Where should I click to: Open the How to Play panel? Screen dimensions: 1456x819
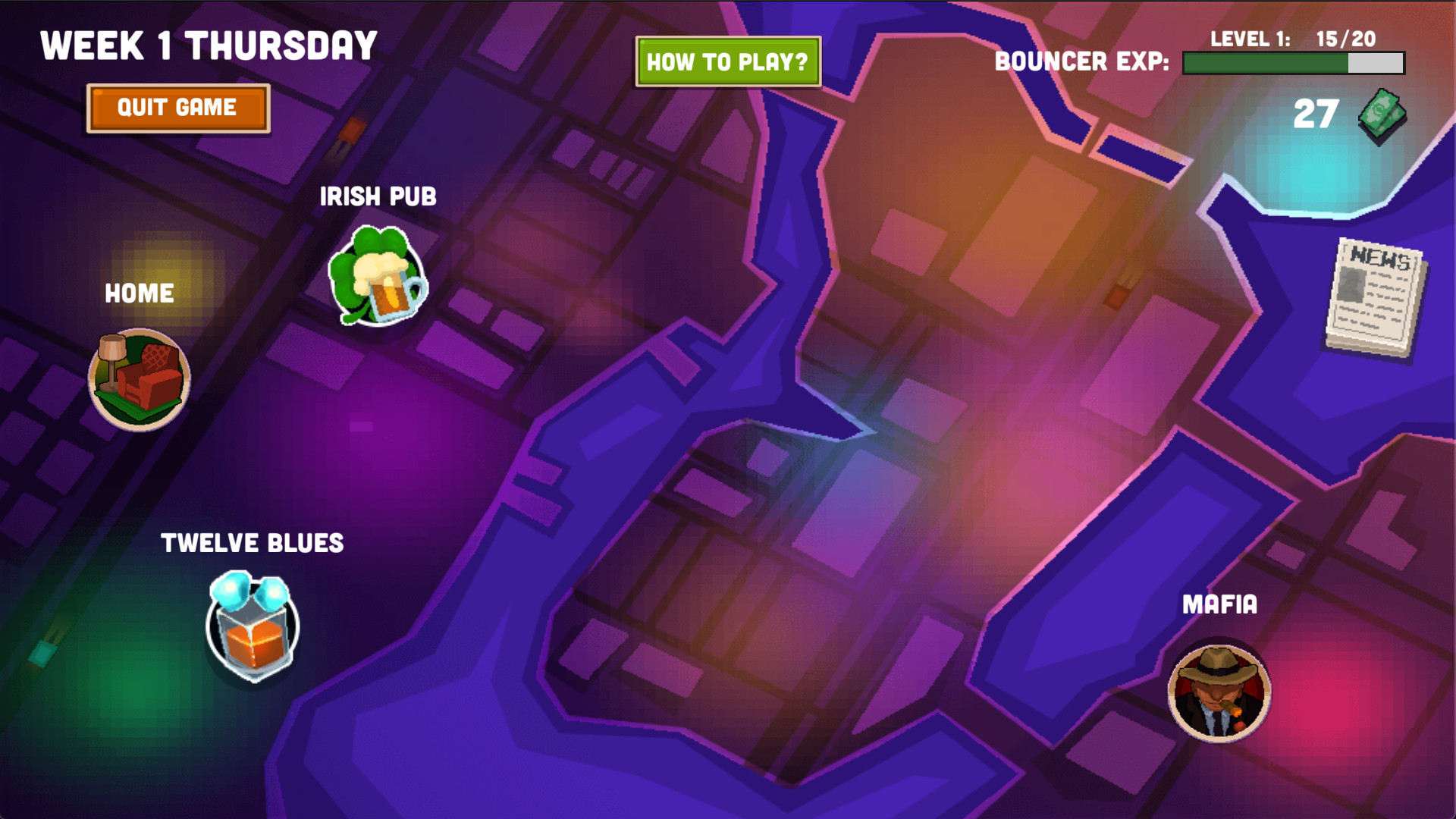pos(727,62)
